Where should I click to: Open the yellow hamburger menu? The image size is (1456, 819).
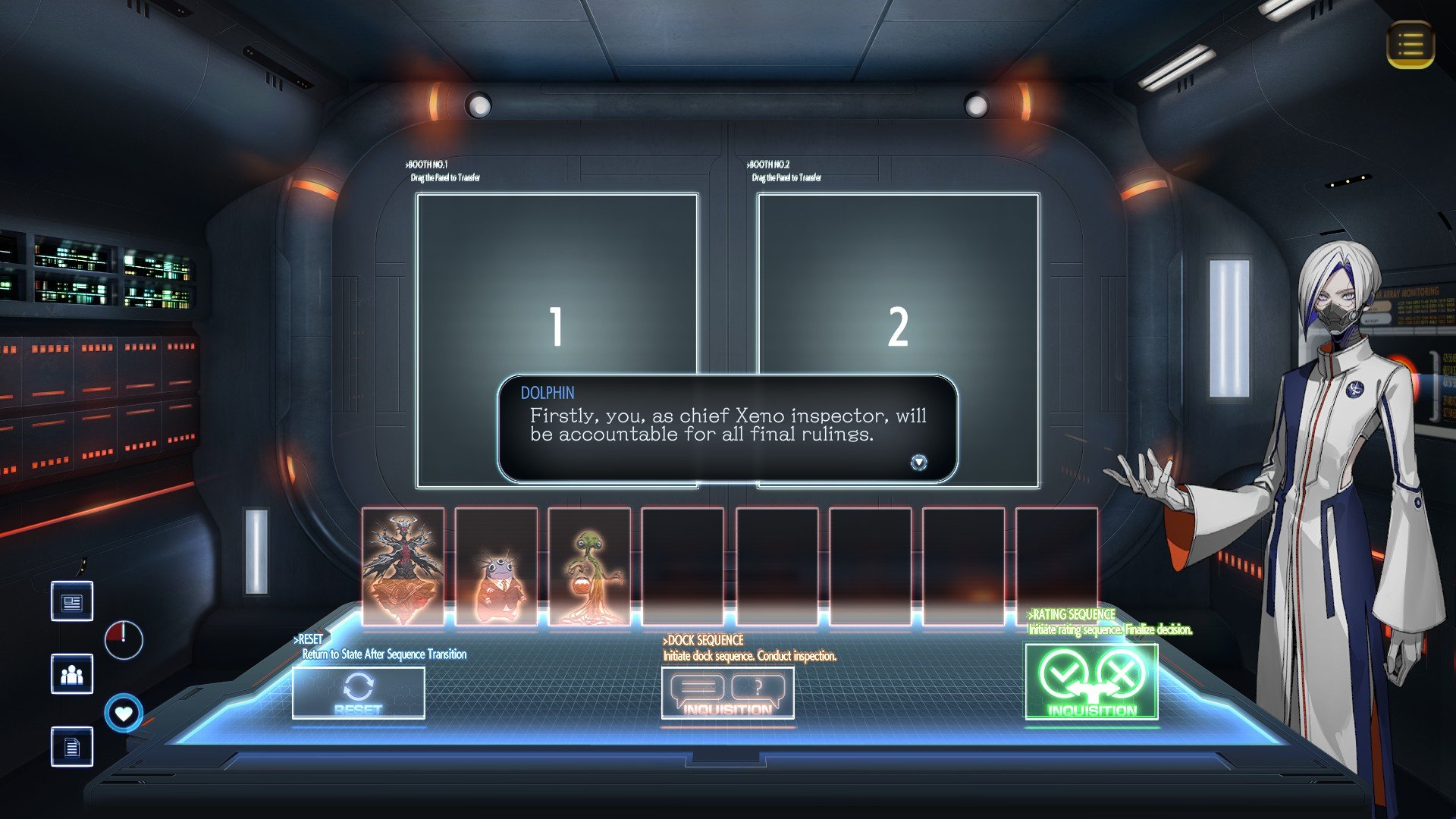point(1410,45)
